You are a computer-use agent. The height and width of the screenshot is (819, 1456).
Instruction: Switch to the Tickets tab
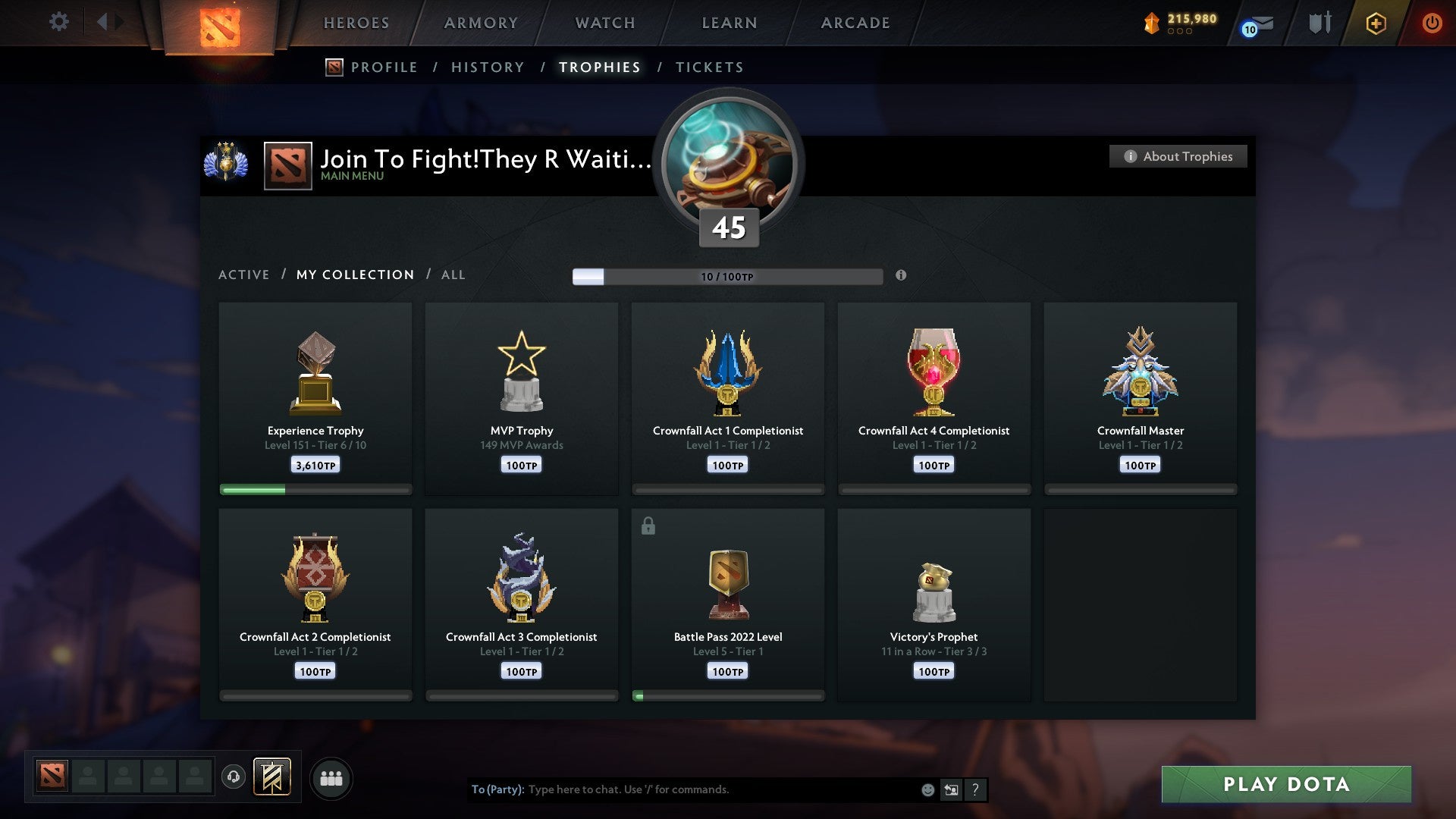click(709, 67)
